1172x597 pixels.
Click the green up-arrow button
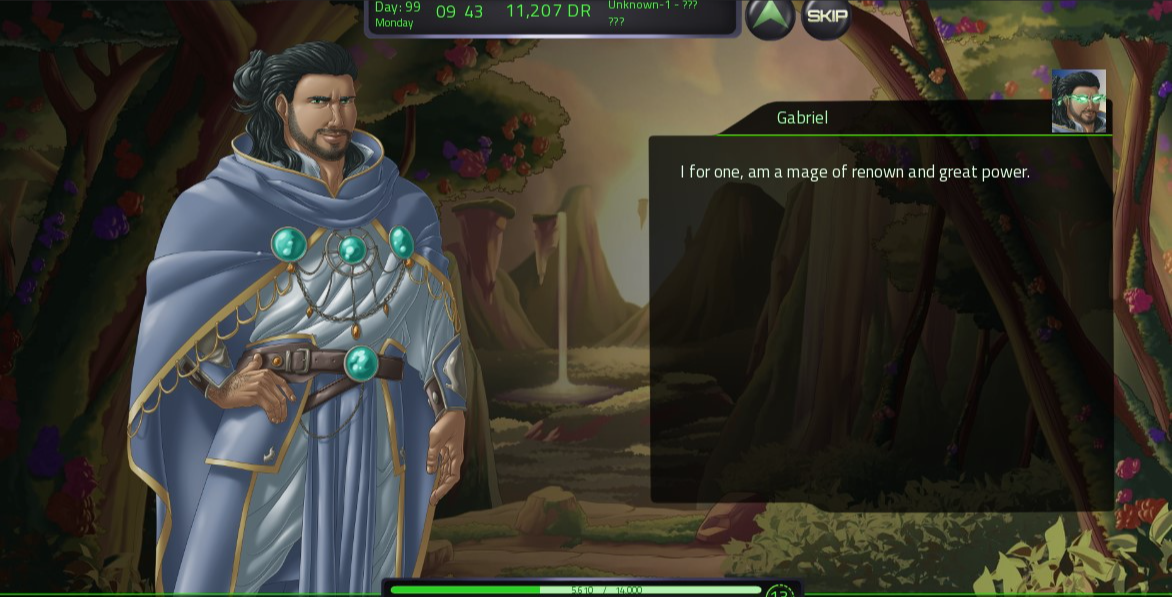[770, 16]
